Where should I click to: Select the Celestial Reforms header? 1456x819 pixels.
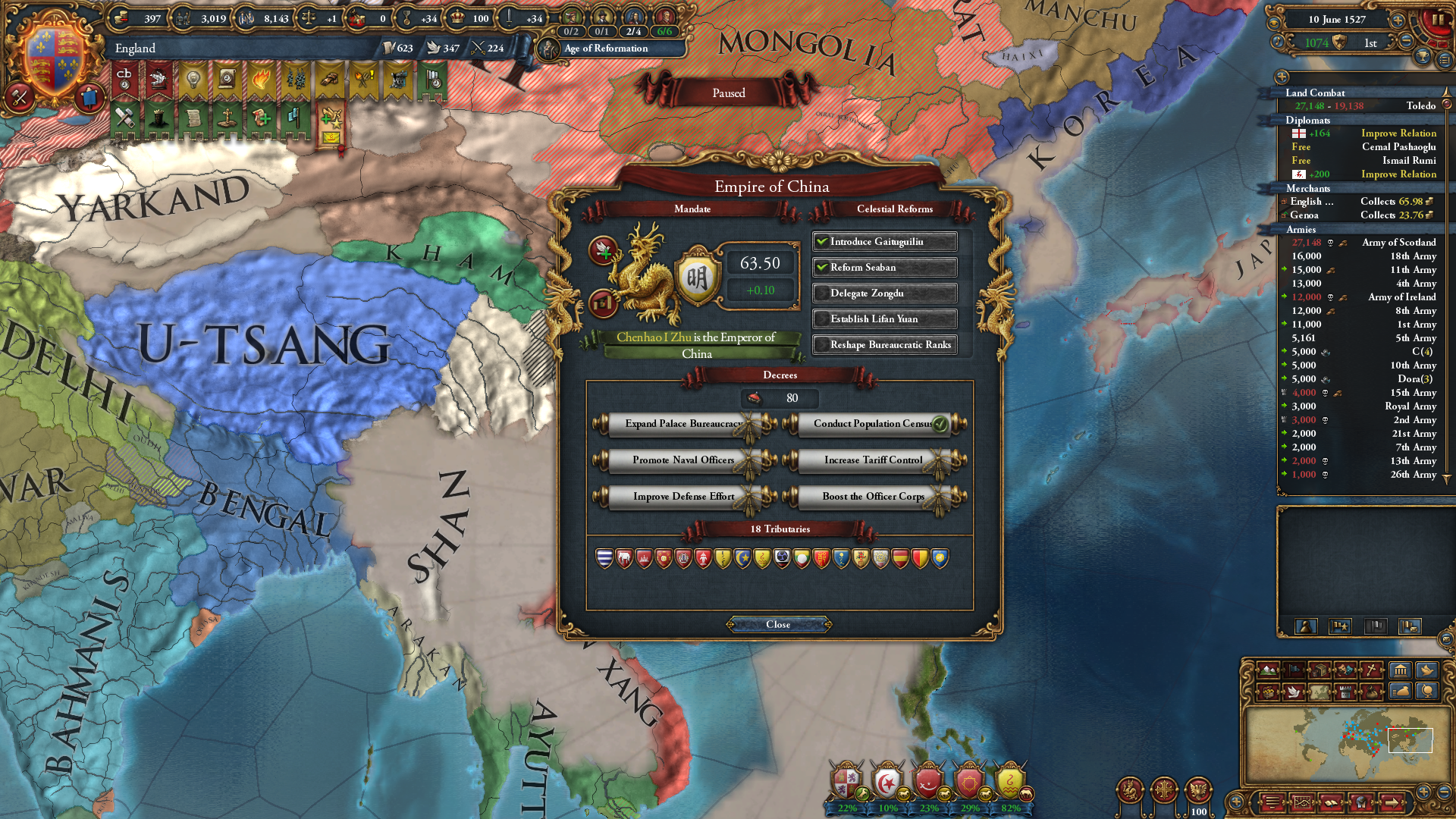(896, 209)
